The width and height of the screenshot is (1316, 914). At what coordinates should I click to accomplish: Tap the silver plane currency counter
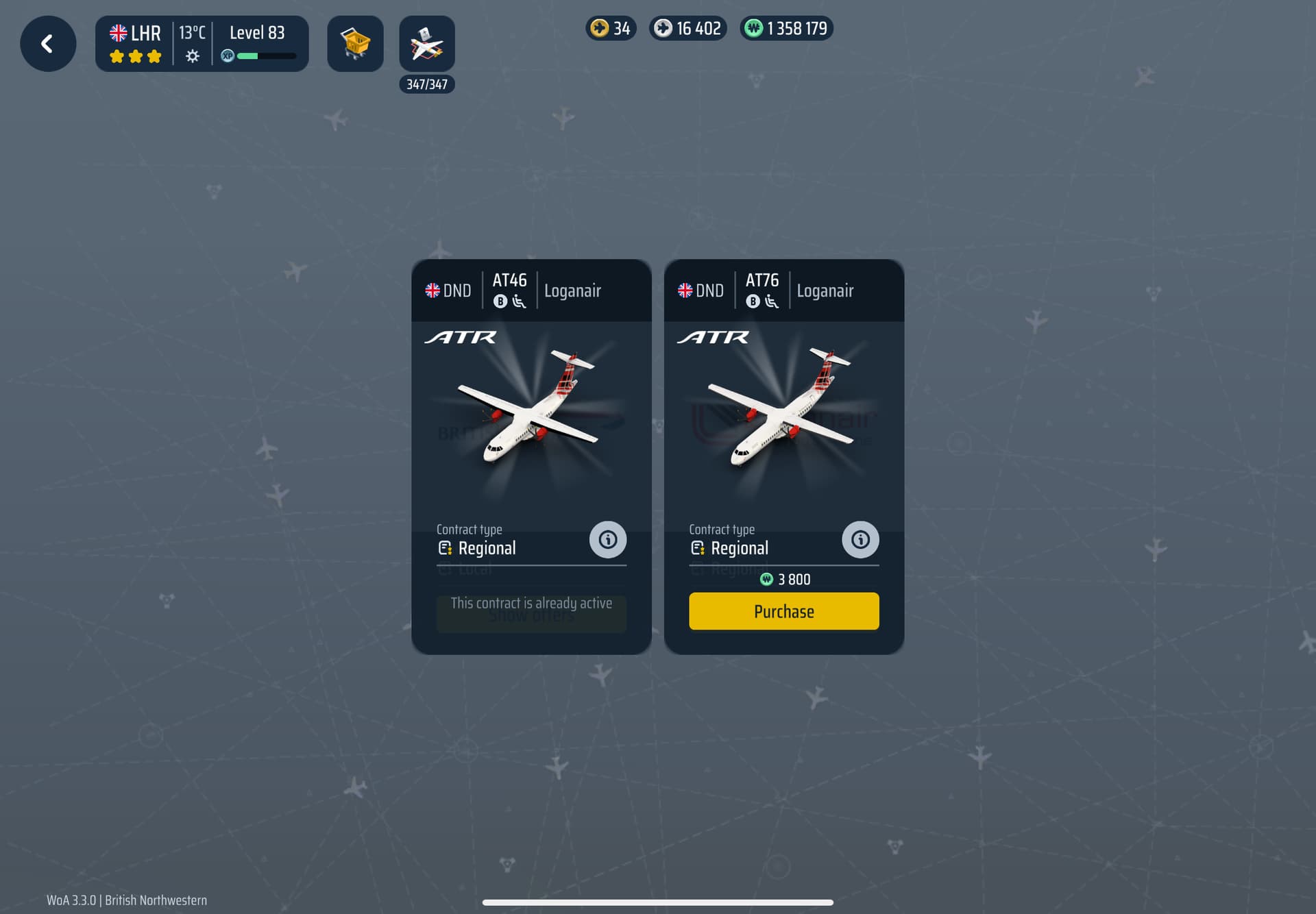click(x=688, y=28)
